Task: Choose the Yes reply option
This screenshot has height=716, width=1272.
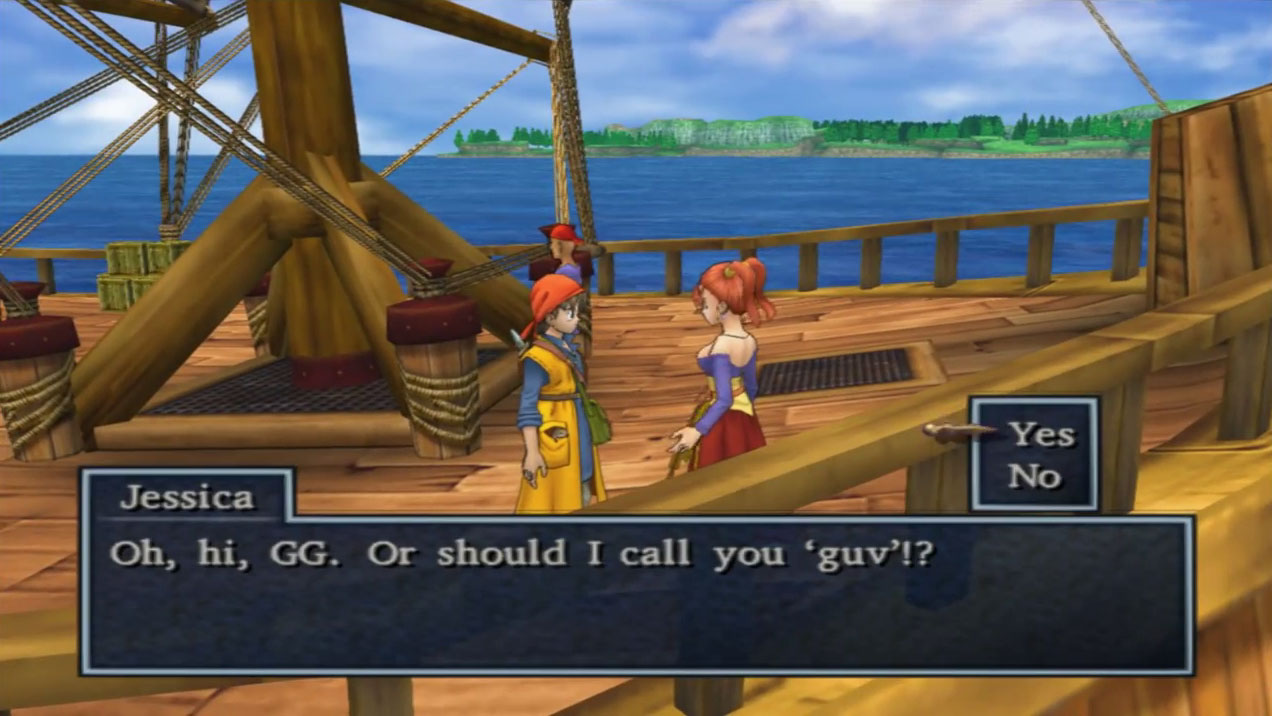Action: point(1041,434)
